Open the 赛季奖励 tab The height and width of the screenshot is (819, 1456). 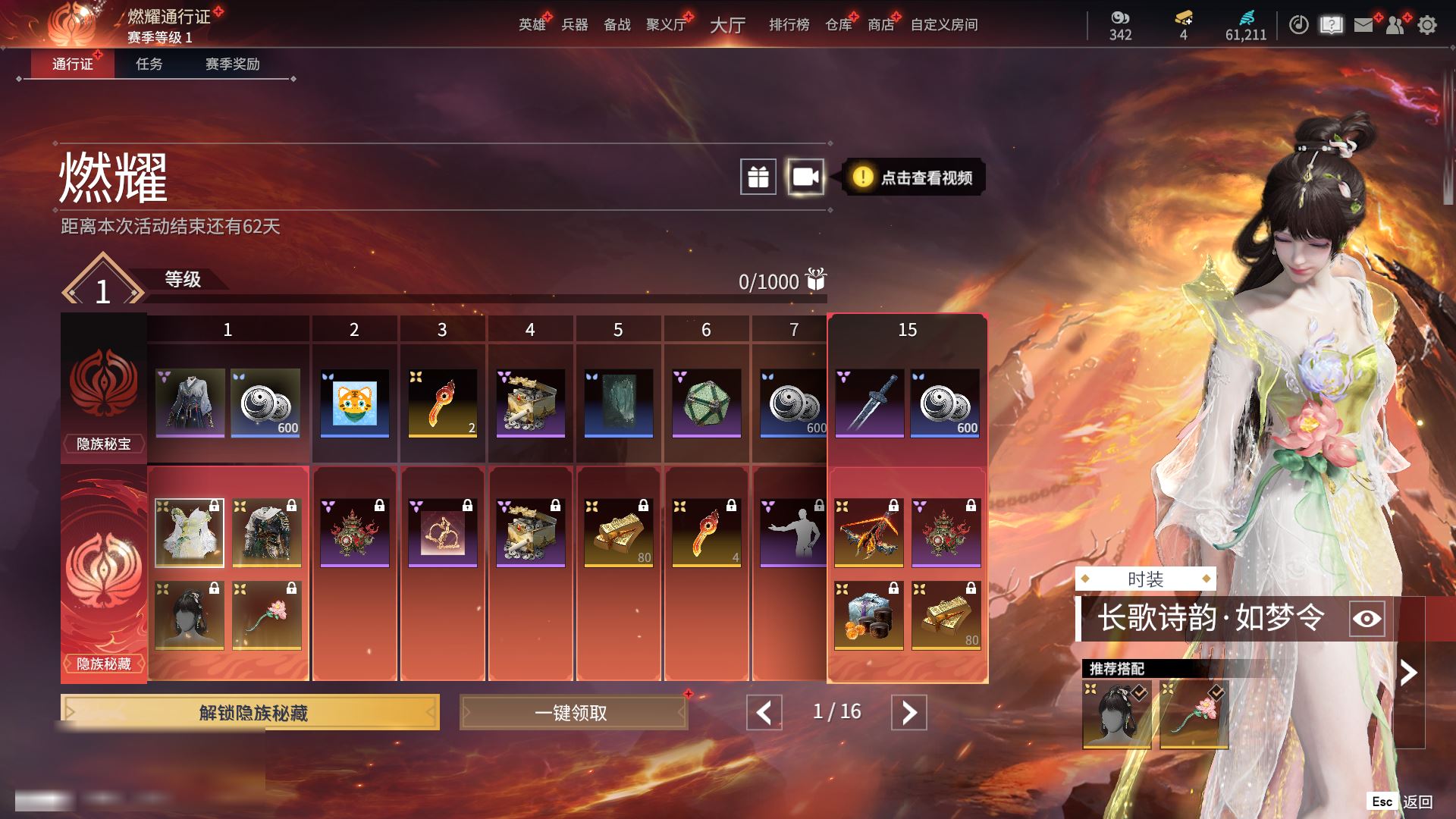pos(232,64)
